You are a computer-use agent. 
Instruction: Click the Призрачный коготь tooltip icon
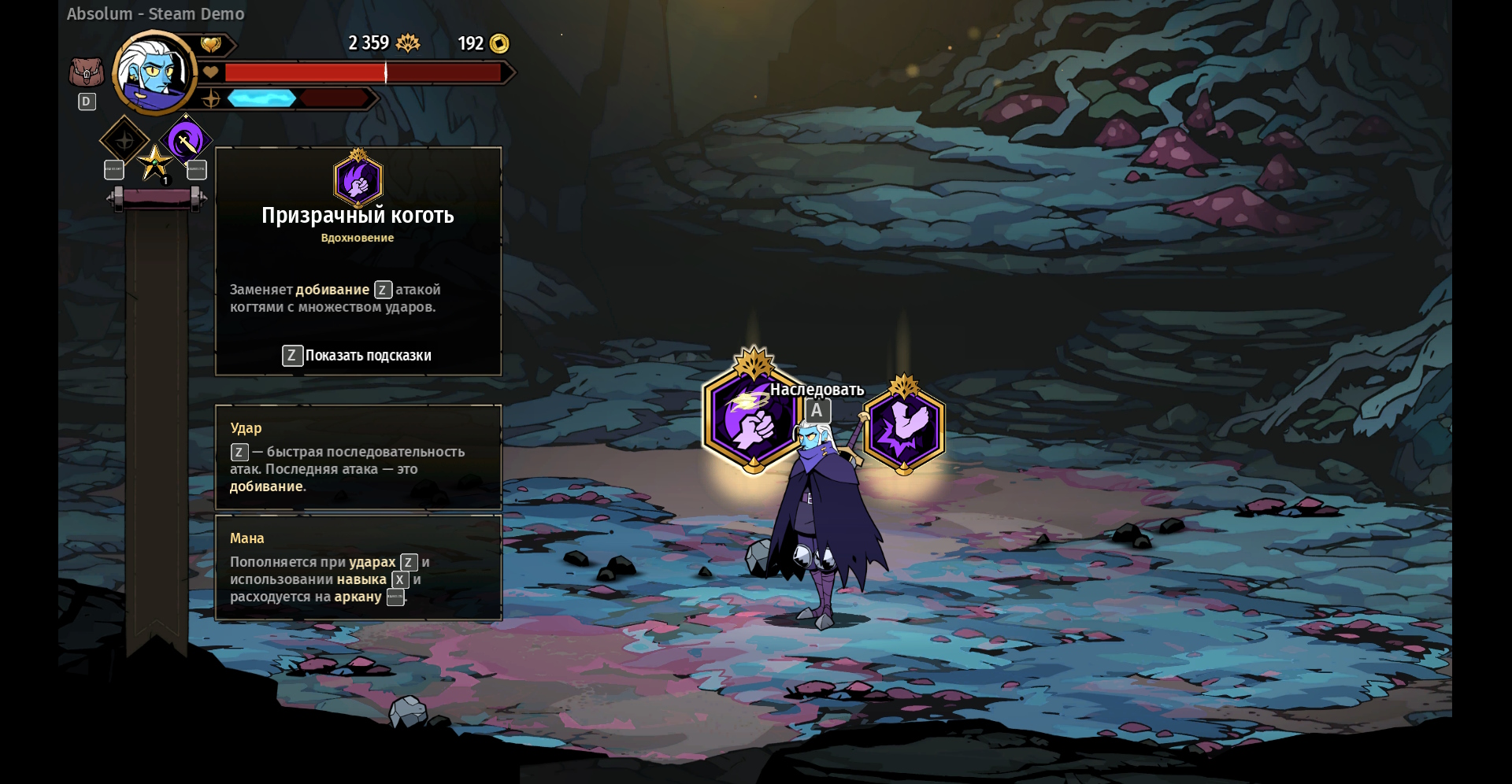358,180
